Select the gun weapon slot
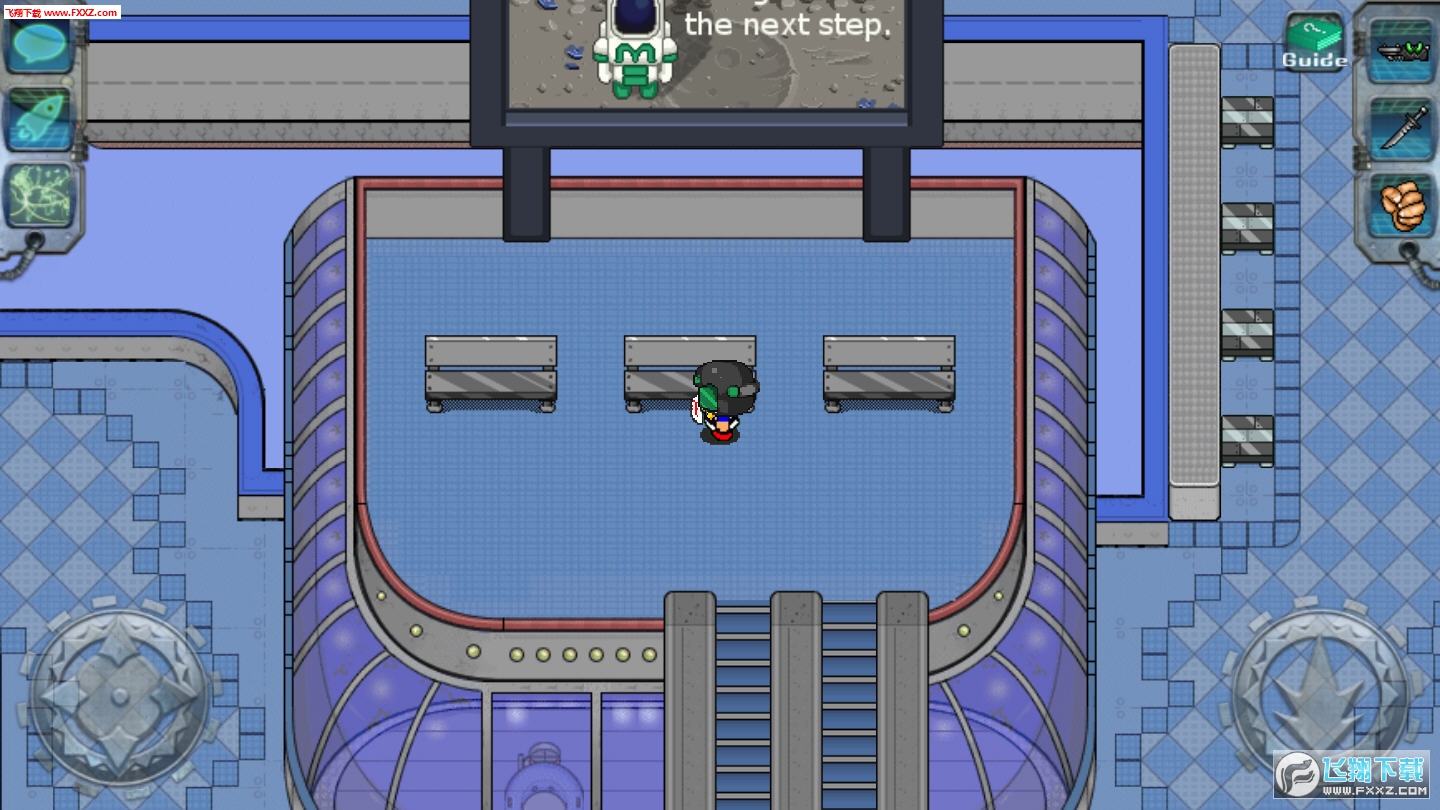This screenshot has height=810, width=1440. click(x=1400, y=50)
